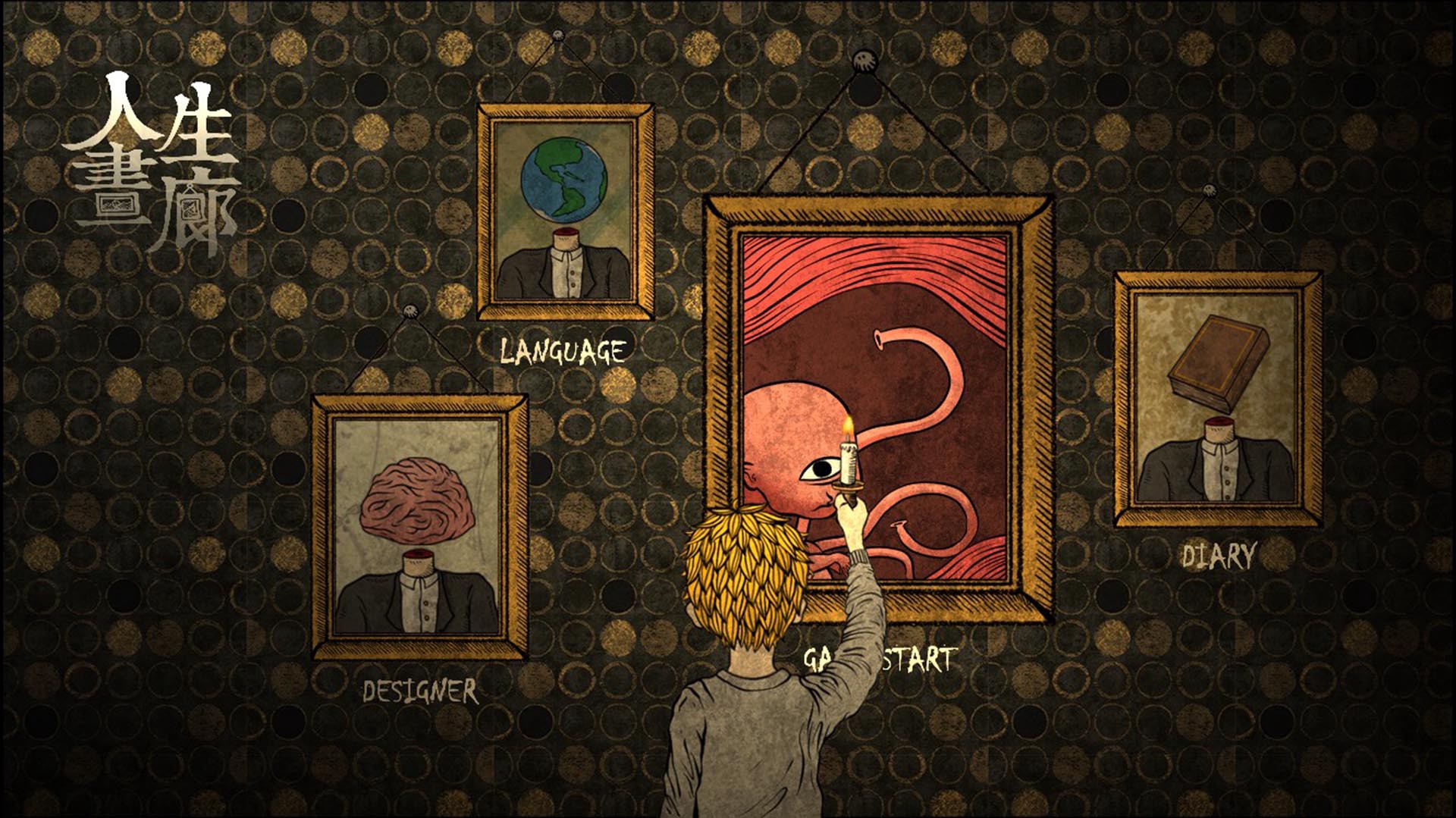This screenshot has width=1456, height=818.
Task: Start the game via Game Start text
Action: (x=918, y=660)
